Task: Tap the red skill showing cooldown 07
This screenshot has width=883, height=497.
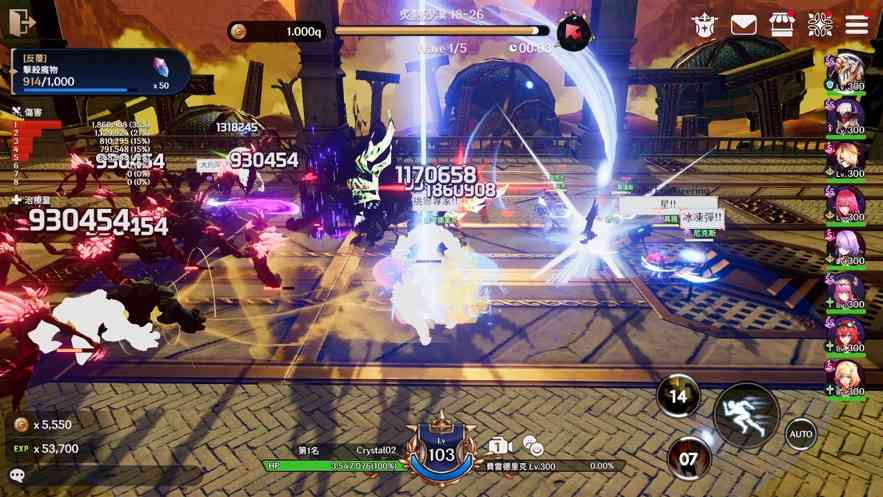Action: click(689, 459)
